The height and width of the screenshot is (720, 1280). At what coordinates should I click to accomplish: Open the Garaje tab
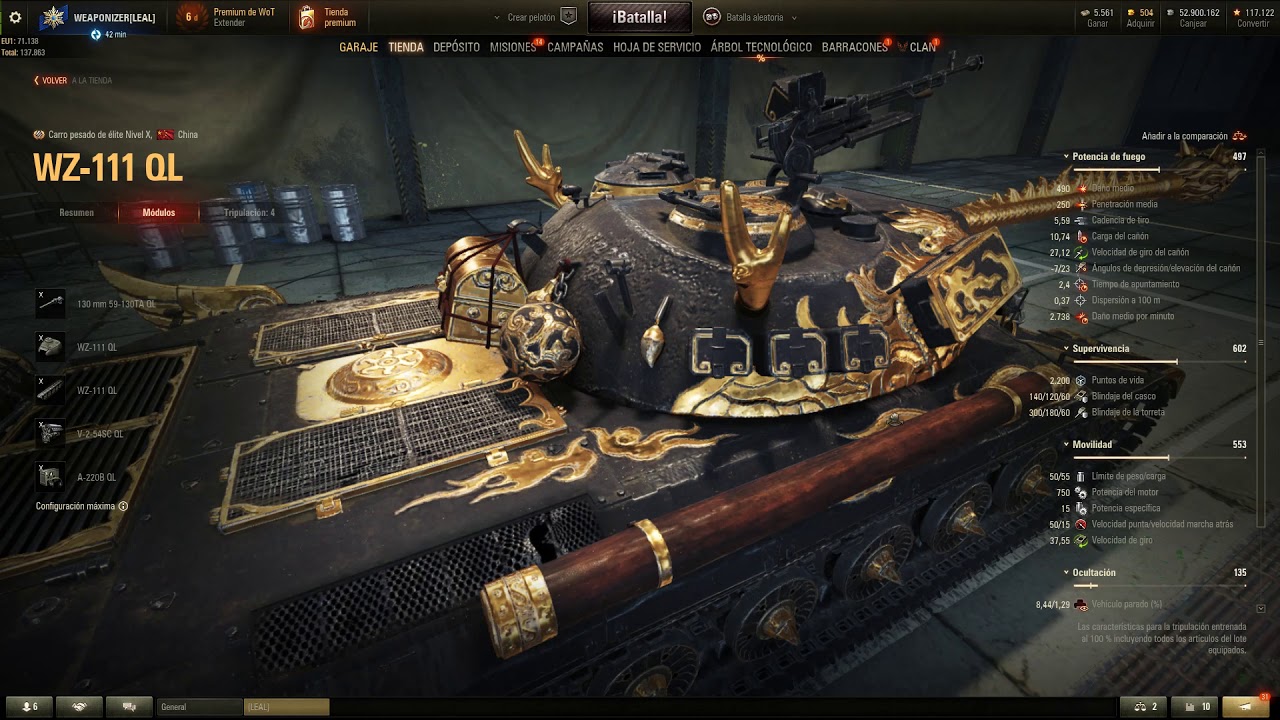click(358, 47)
